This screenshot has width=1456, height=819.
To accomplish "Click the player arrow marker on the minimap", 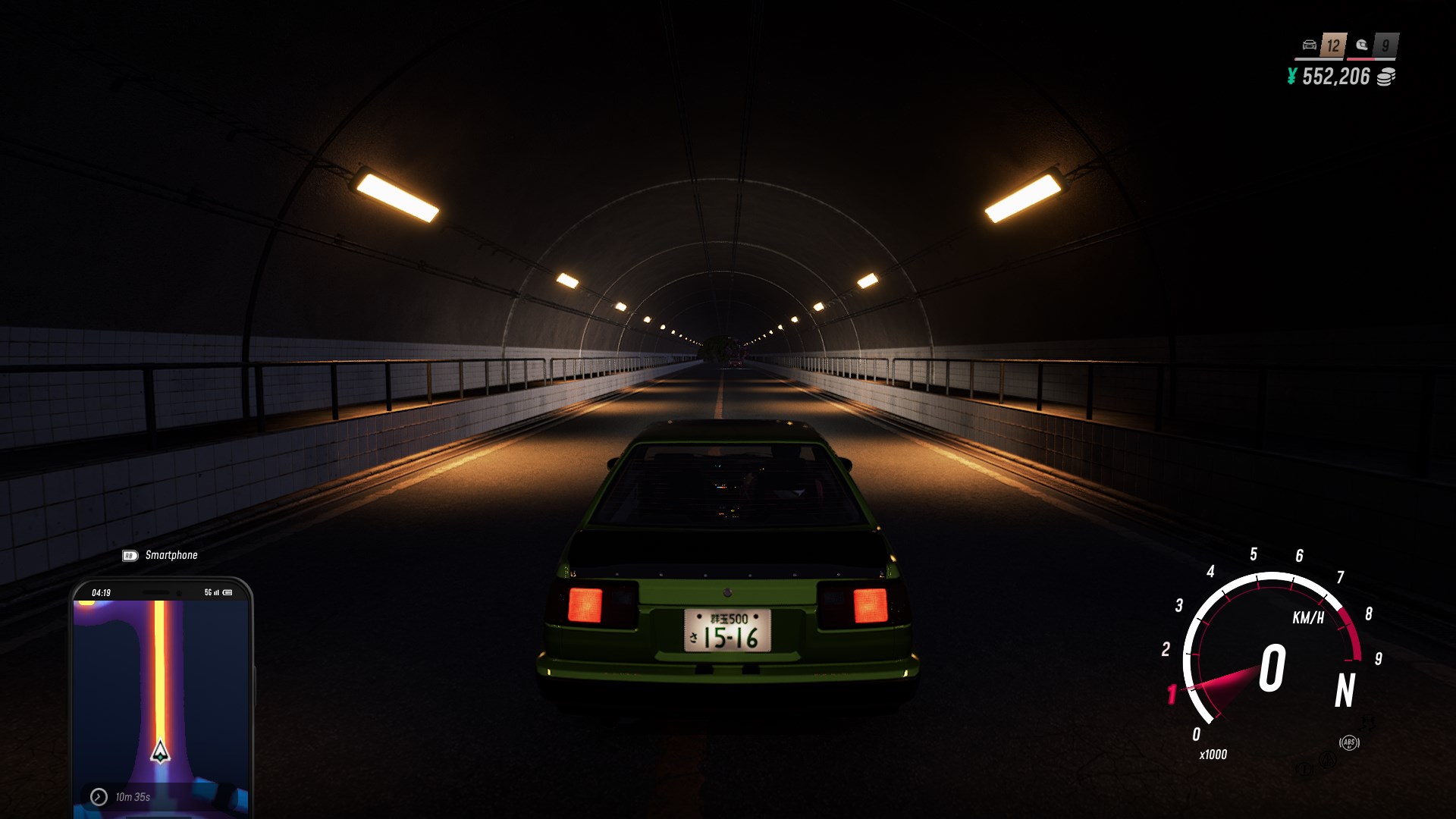I will 160,752.
